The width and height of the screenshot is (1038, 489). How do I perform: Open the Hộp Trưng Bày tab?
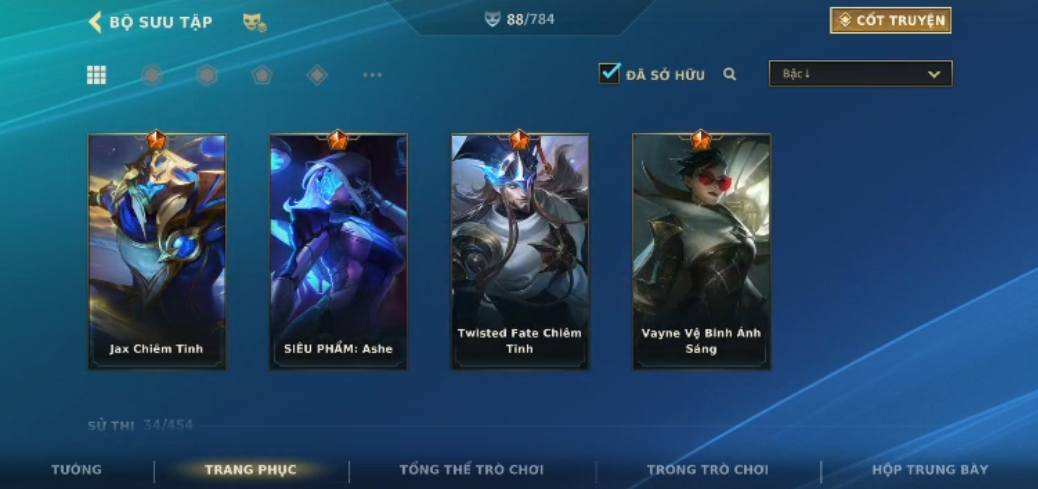coord(929,469)
